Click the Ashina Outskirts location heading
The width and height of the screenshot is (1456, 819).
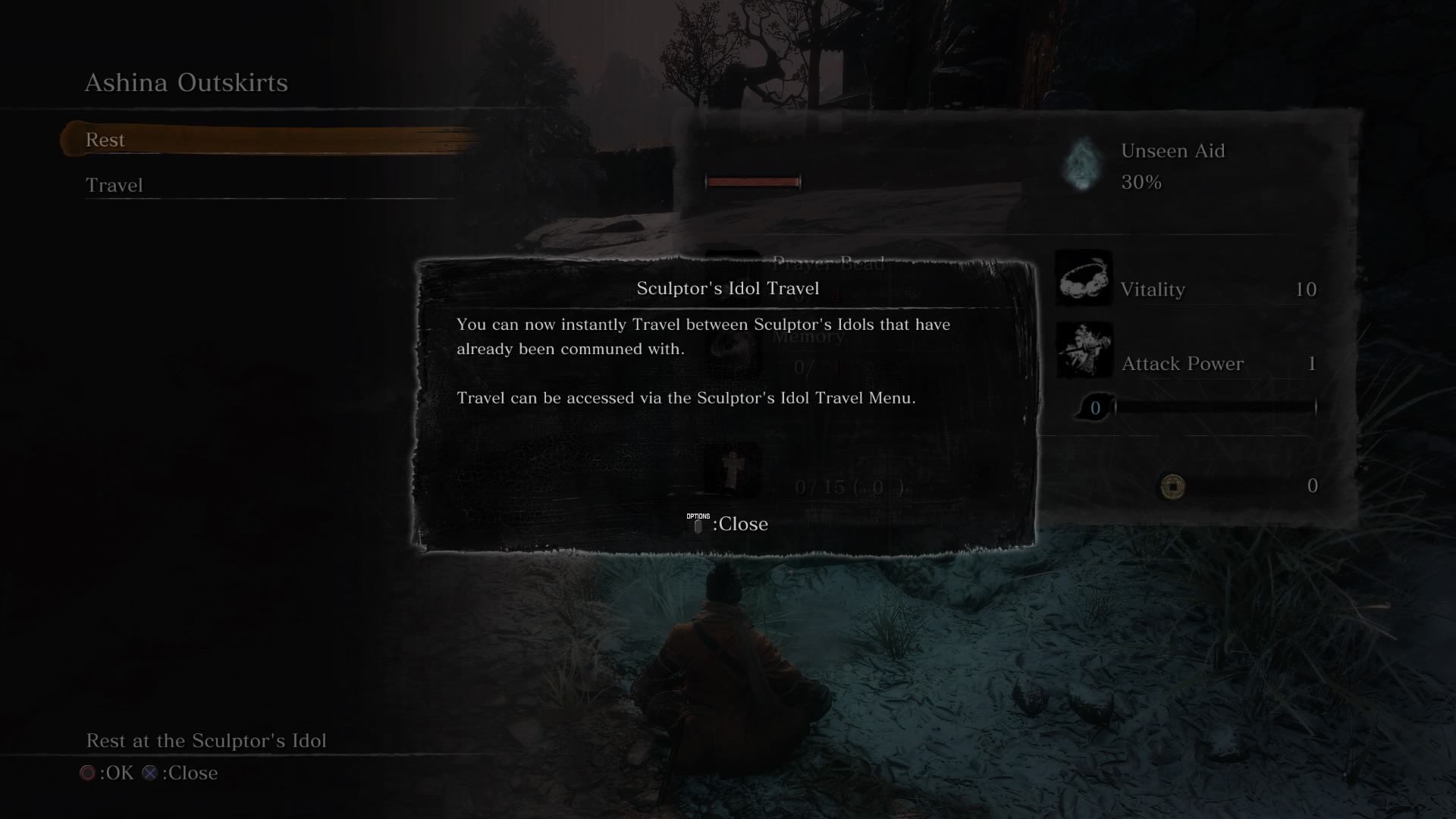[187, 83]
